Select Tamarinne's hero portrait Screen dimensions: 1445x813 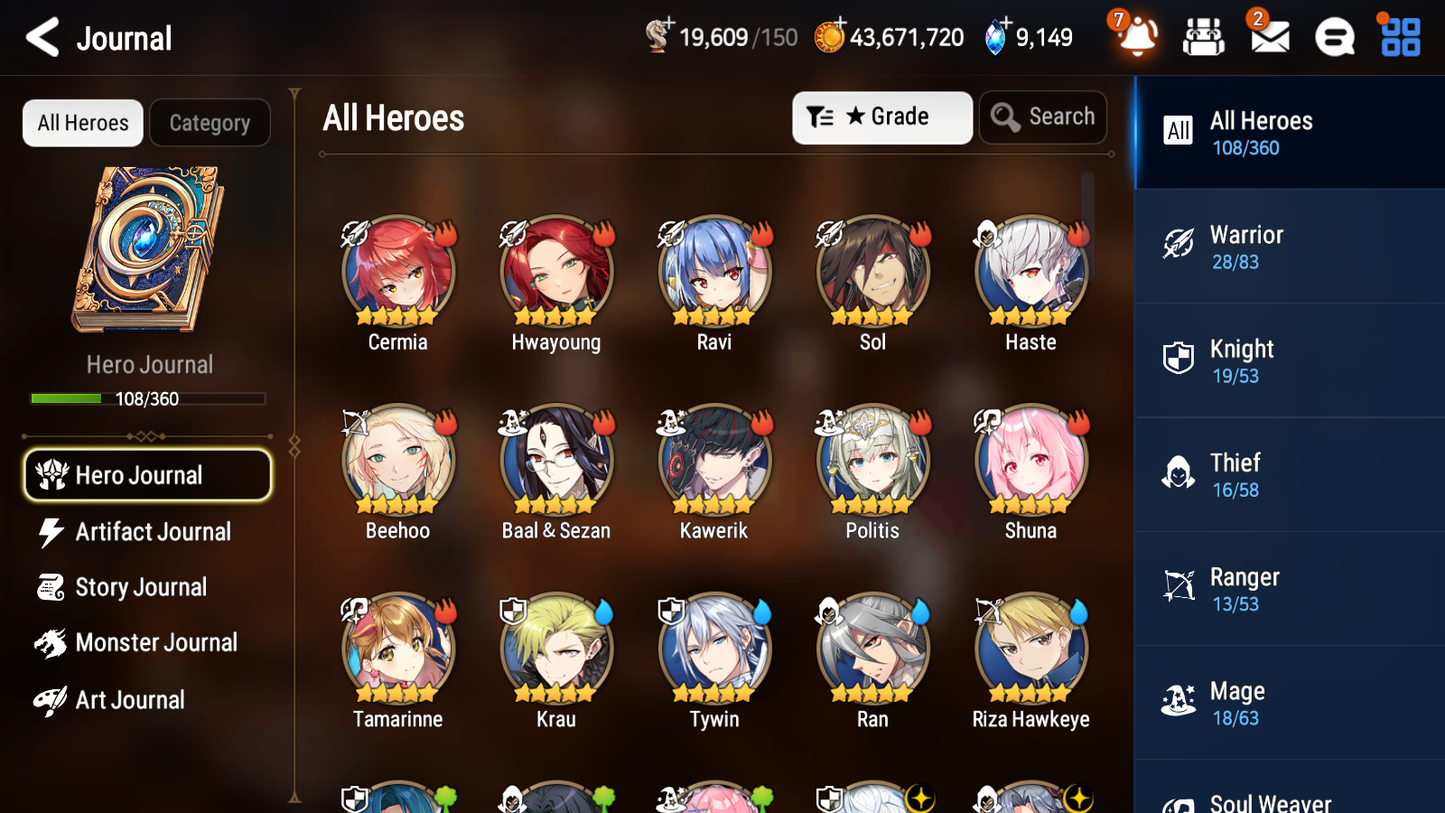point(397,648)
